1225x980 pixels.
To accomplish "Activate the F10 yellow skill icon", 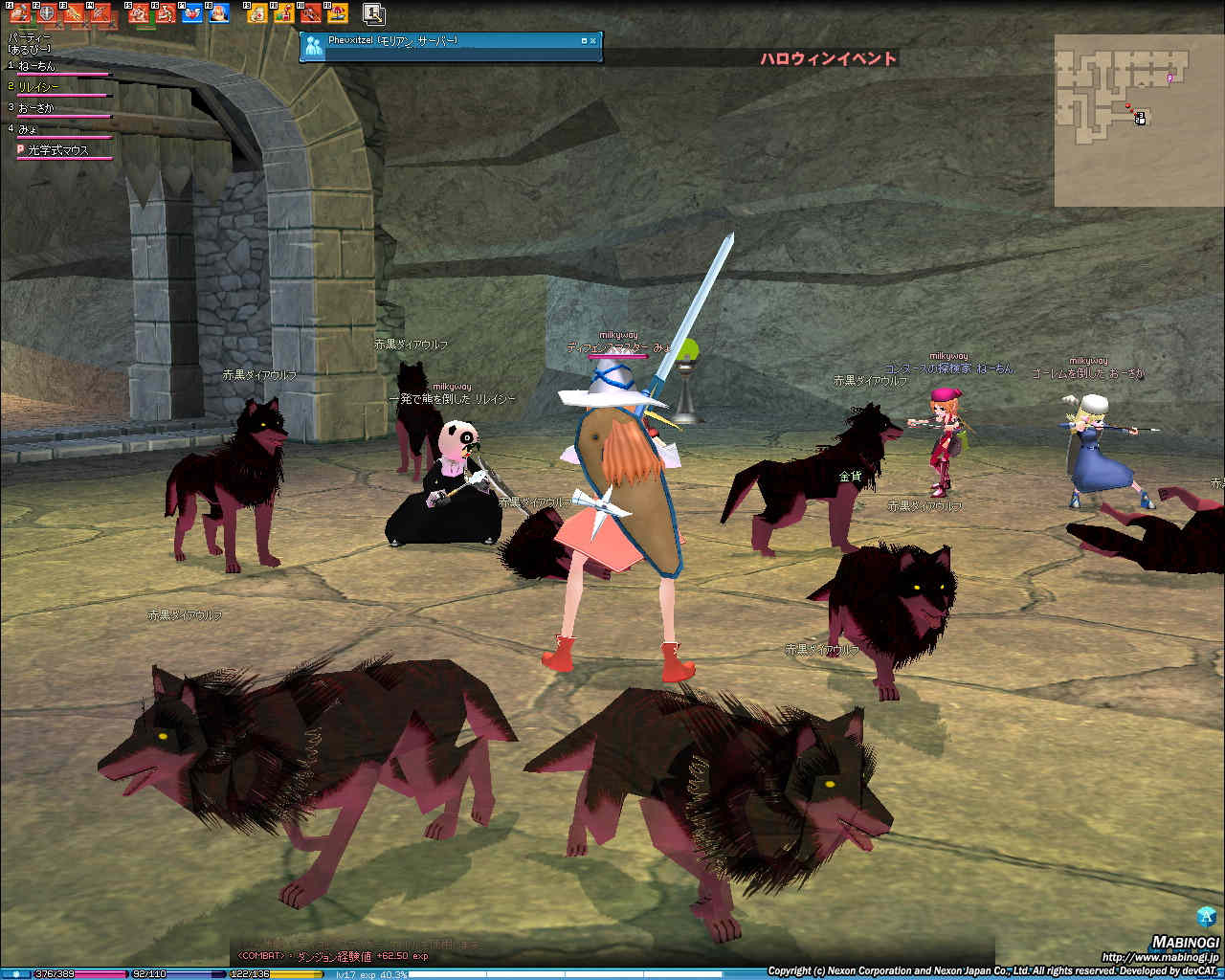I will (283, 12).
